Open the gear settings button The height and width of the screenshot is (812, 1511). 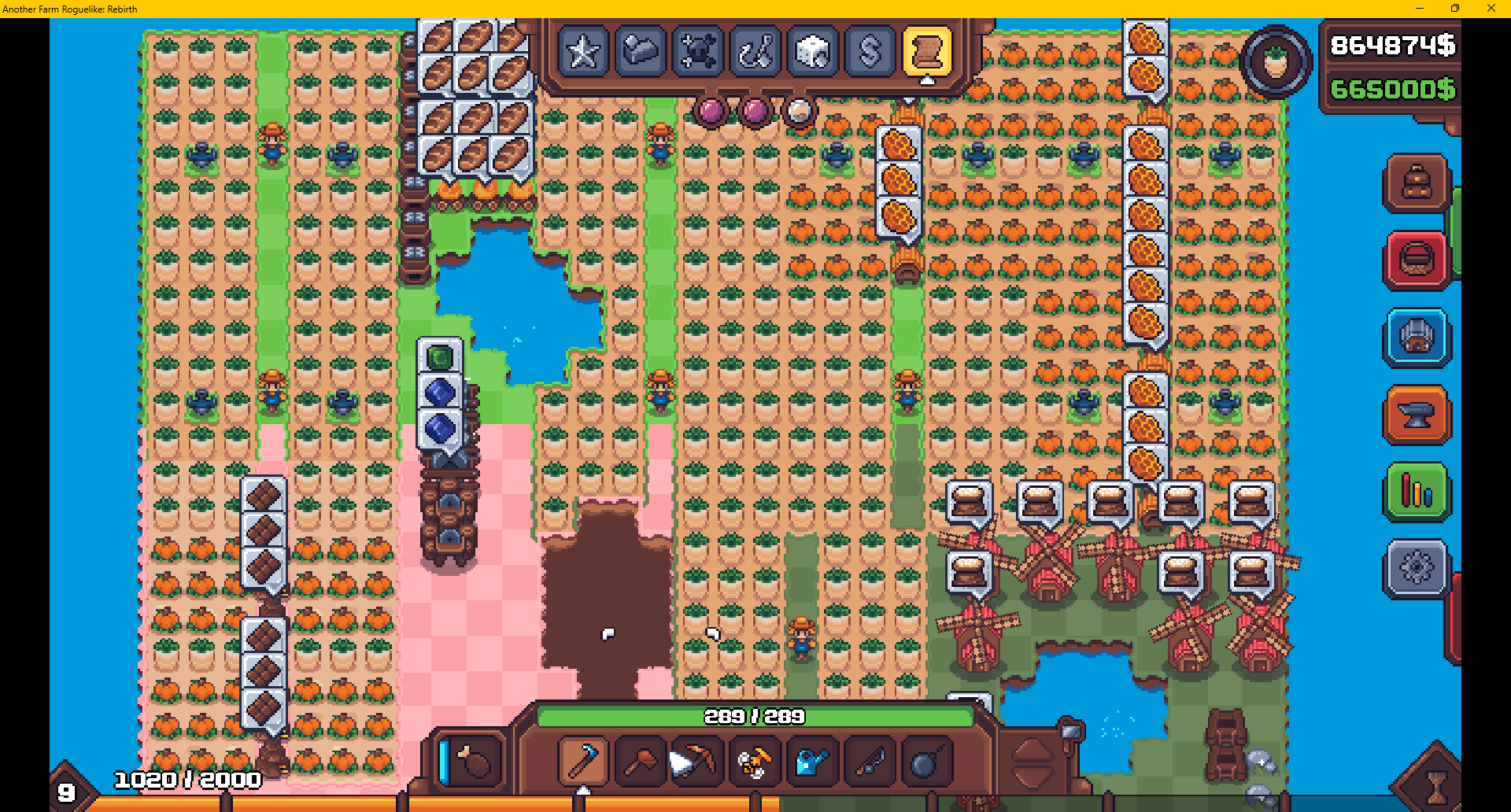click(x=1417, y=568)
